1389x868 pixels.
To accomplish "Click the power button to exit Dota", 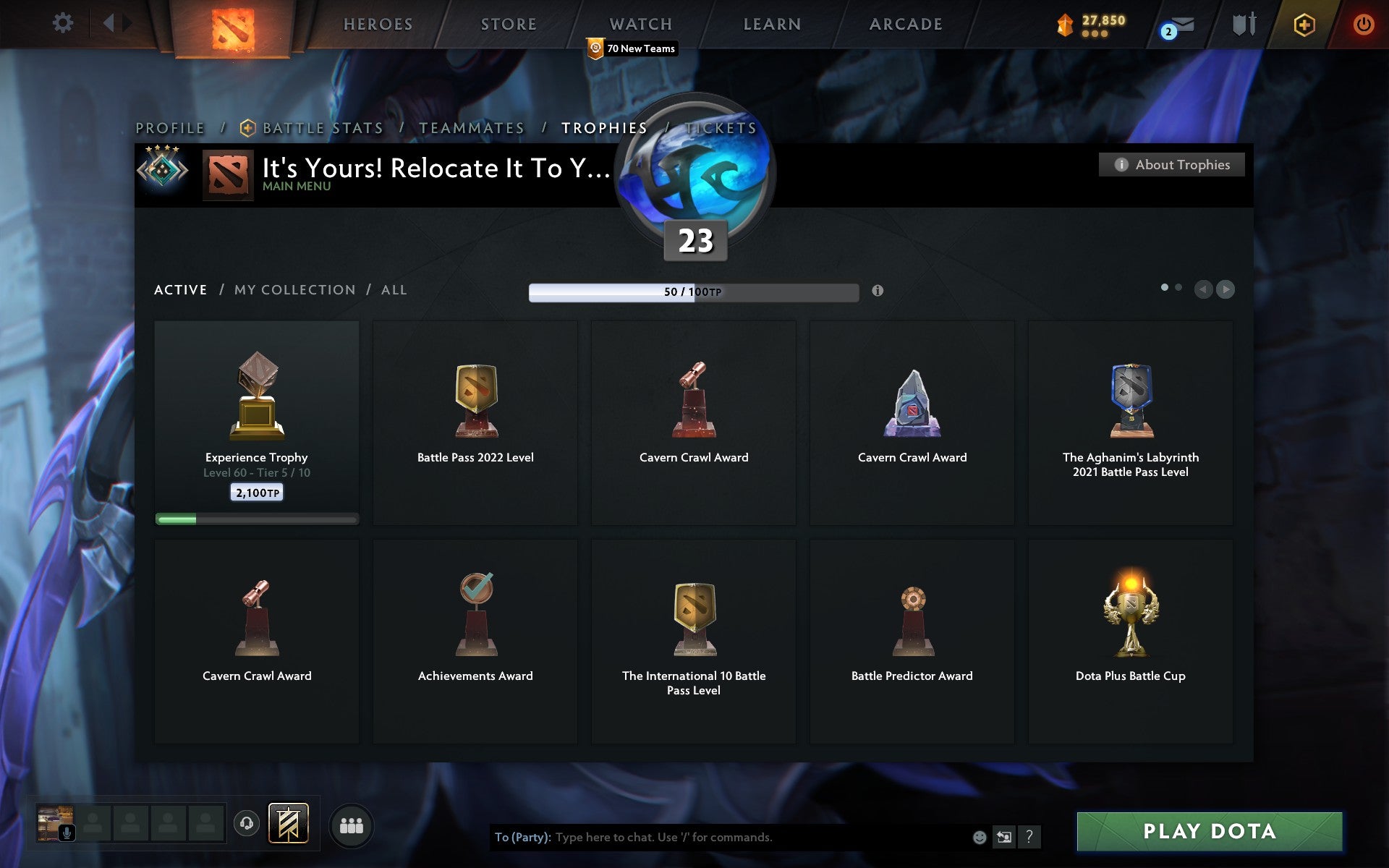I will tap(1363, 22).
